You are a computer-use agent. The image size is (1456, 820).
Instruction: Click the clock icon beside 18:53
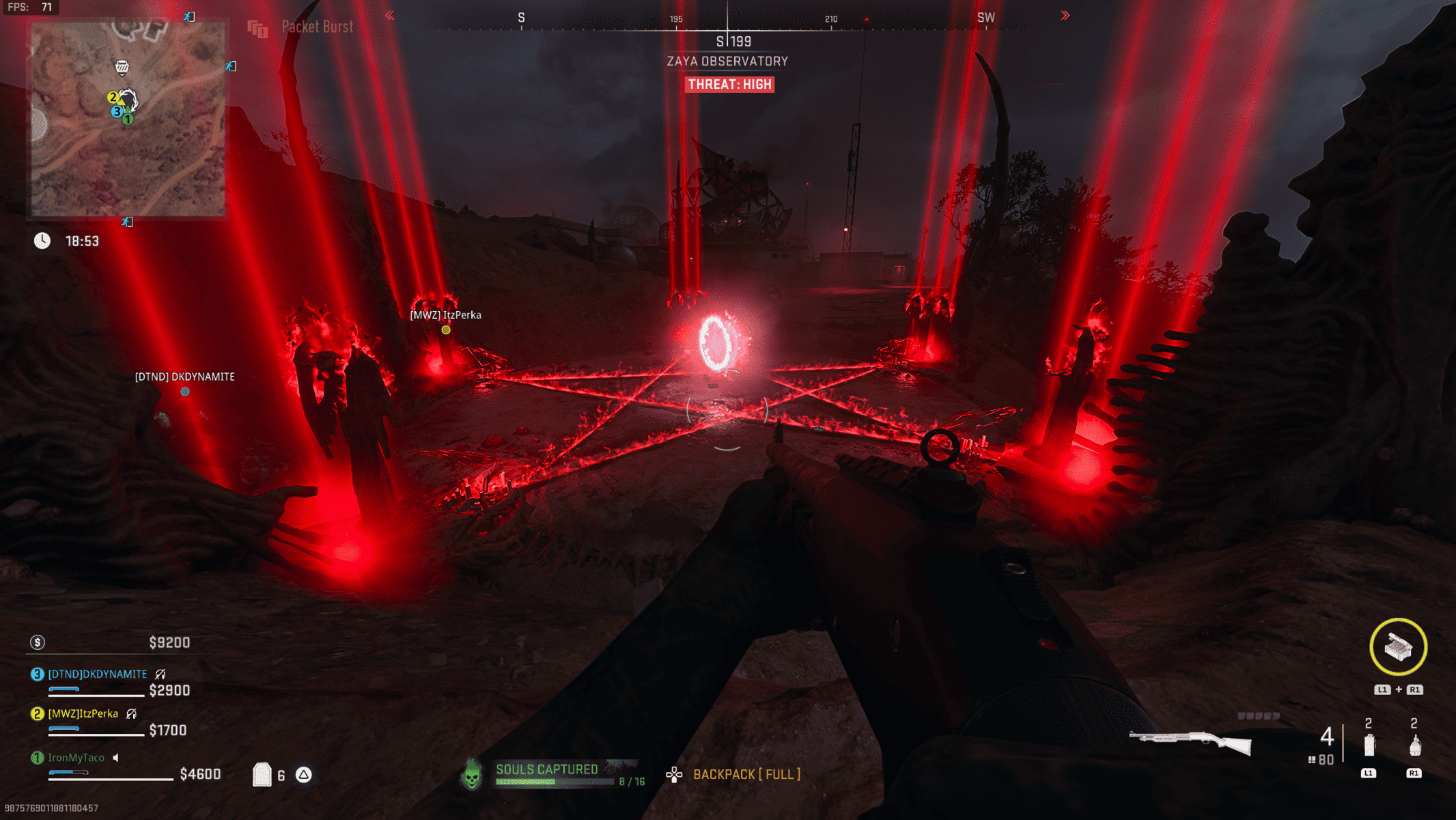point(42,241)
